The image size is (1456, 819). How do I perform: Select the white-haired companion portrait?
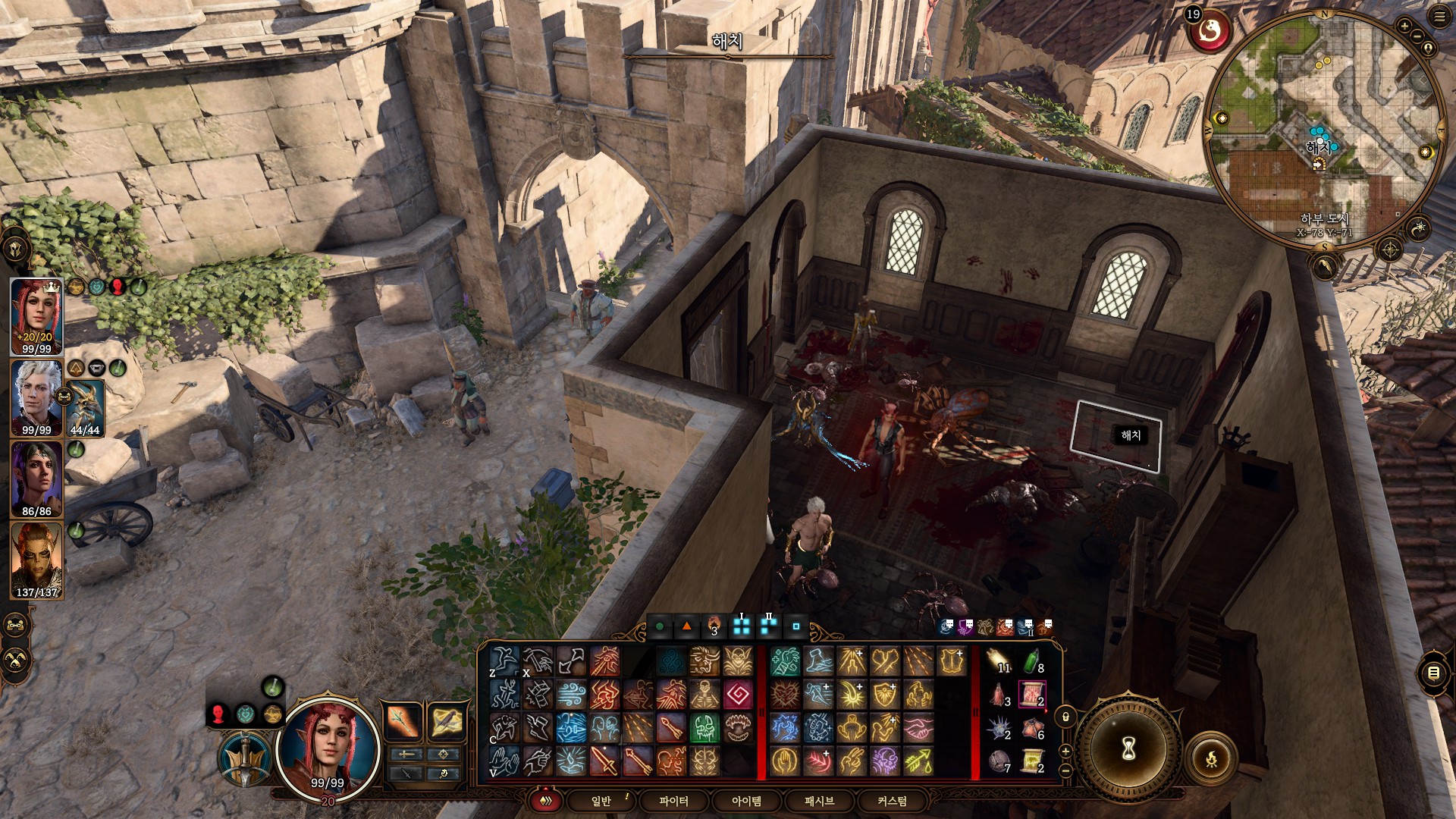pos(36,397)
